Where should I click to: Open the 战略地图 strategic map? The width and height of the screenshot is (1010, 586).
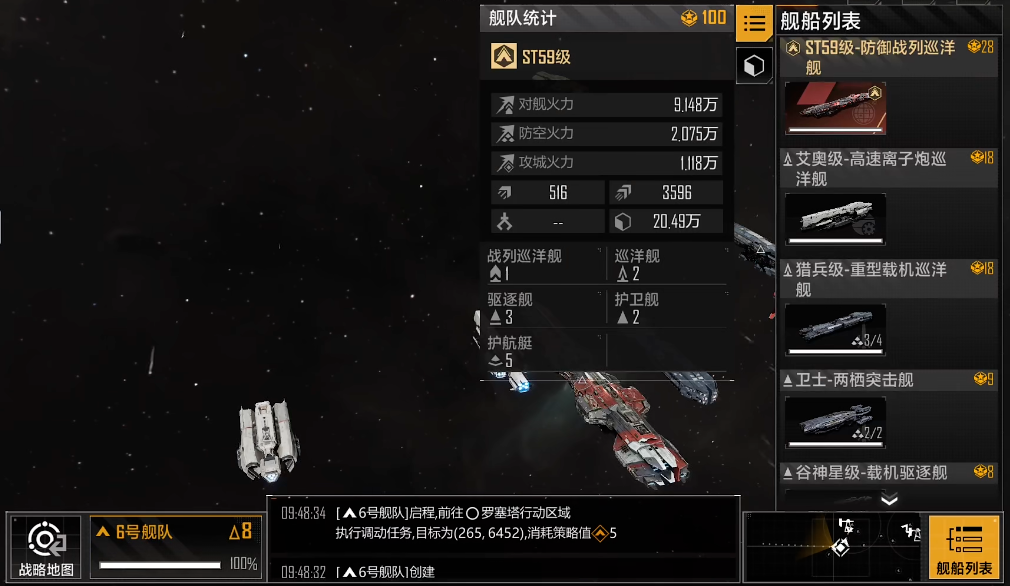pos(46,548)
